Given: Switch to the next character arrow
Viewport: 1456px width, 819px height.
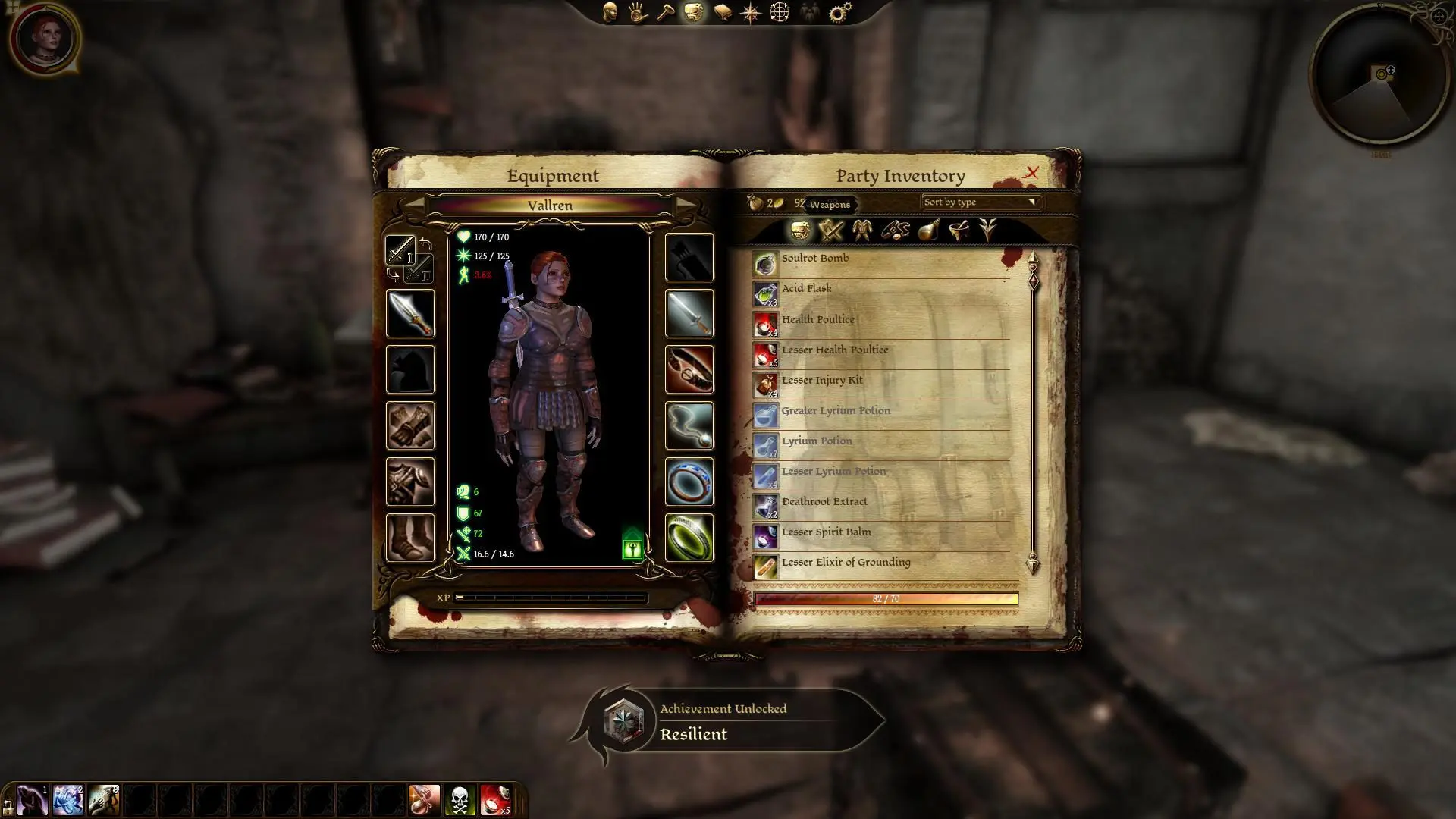Looking at the screenshot, I should tap(685, 205).
